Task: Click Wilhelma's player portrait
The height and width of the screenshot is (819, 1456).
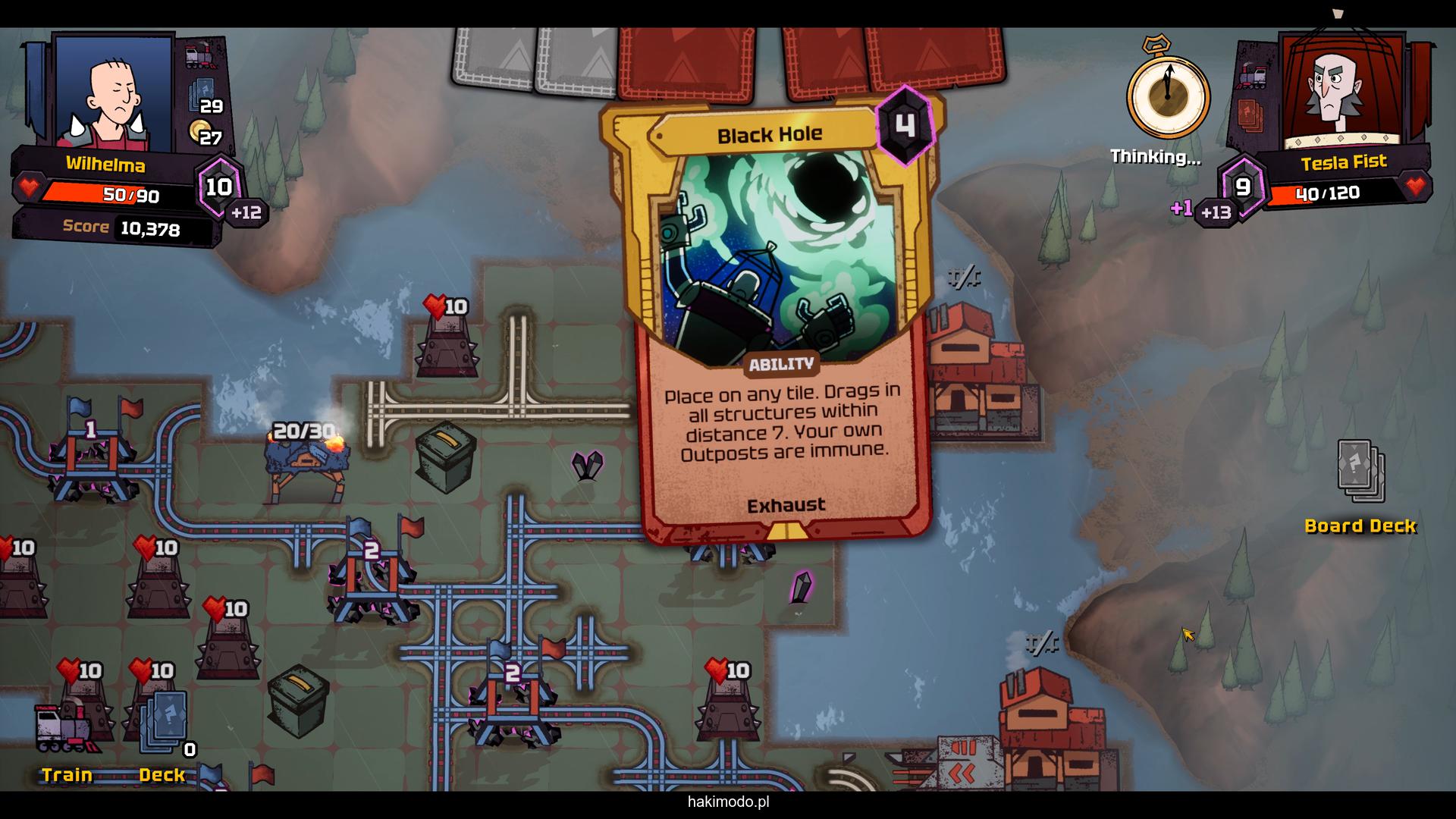Action: point(115,93)
